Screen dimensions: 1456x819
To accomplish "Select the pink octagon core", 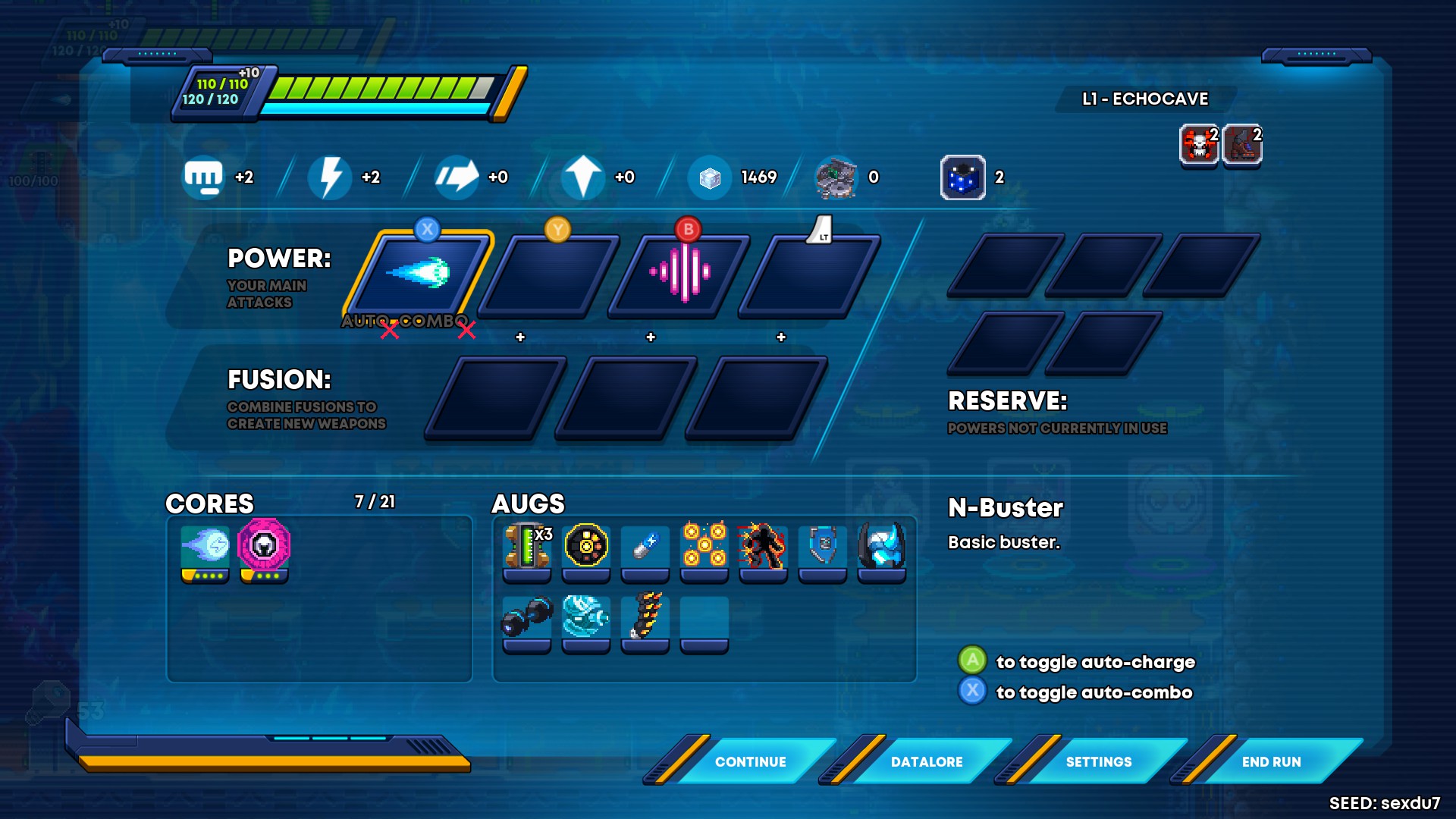I will coord(264,546).
